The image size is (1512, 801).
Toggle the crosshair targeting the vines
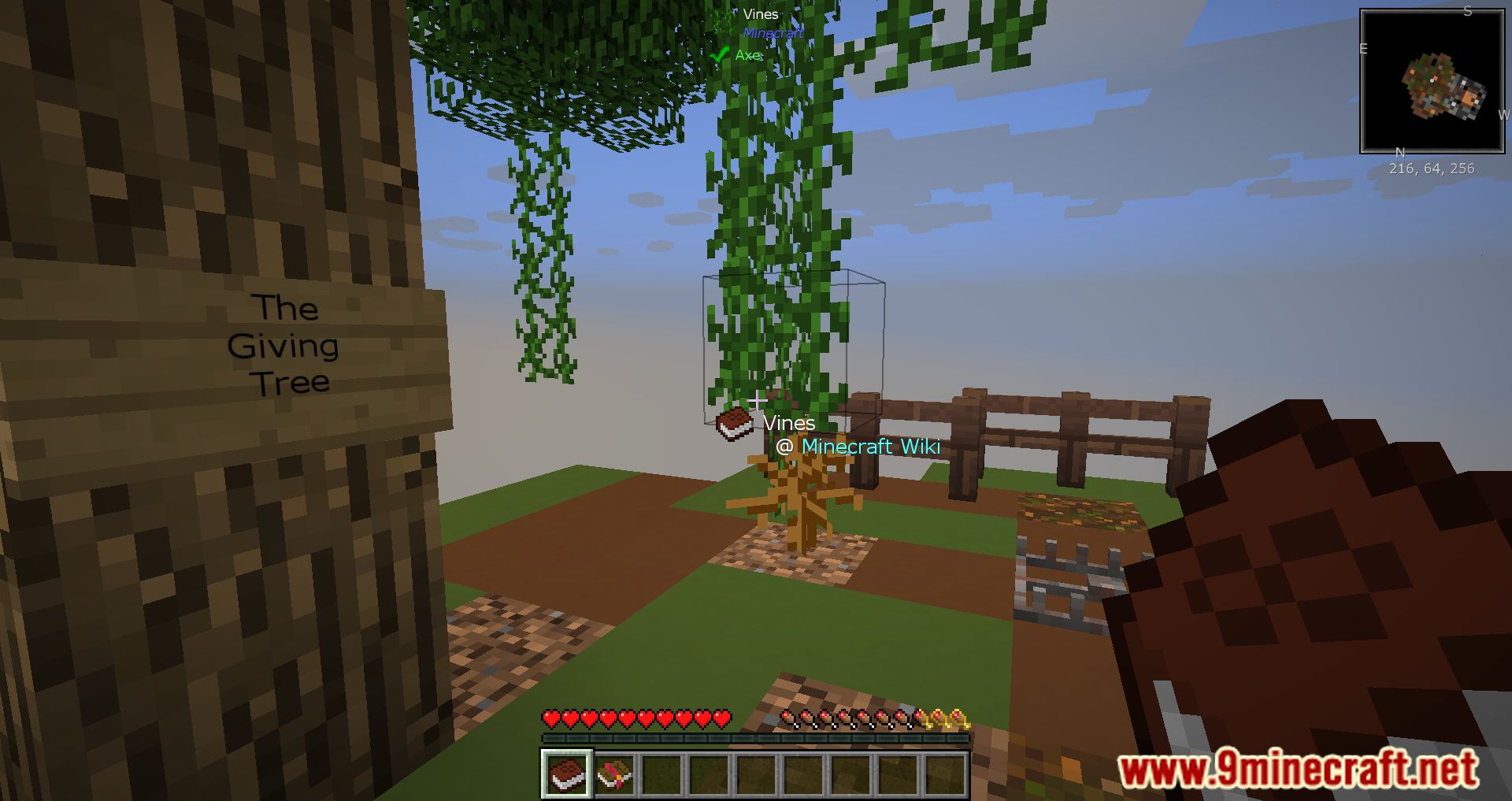point(757,401)
